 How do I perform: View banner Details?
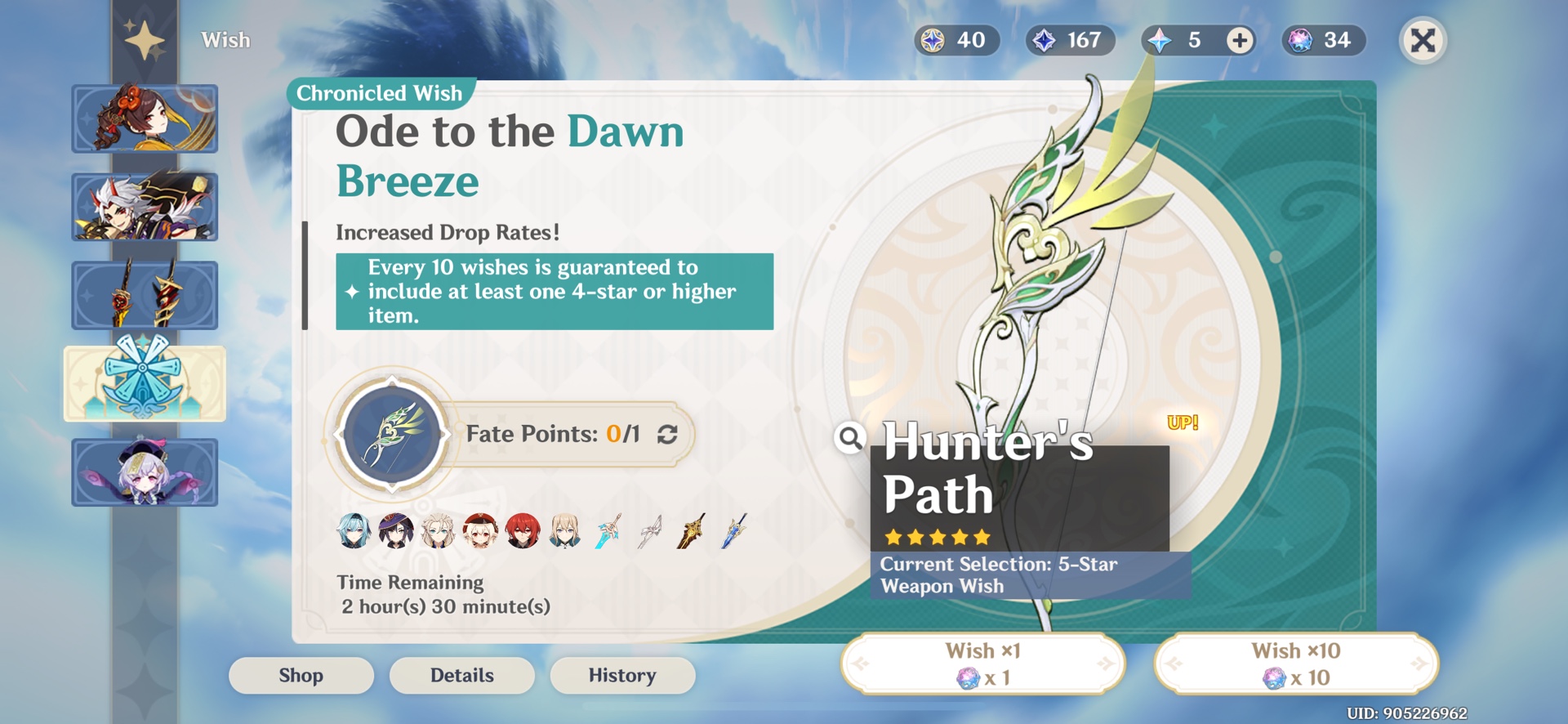point(461,675)
